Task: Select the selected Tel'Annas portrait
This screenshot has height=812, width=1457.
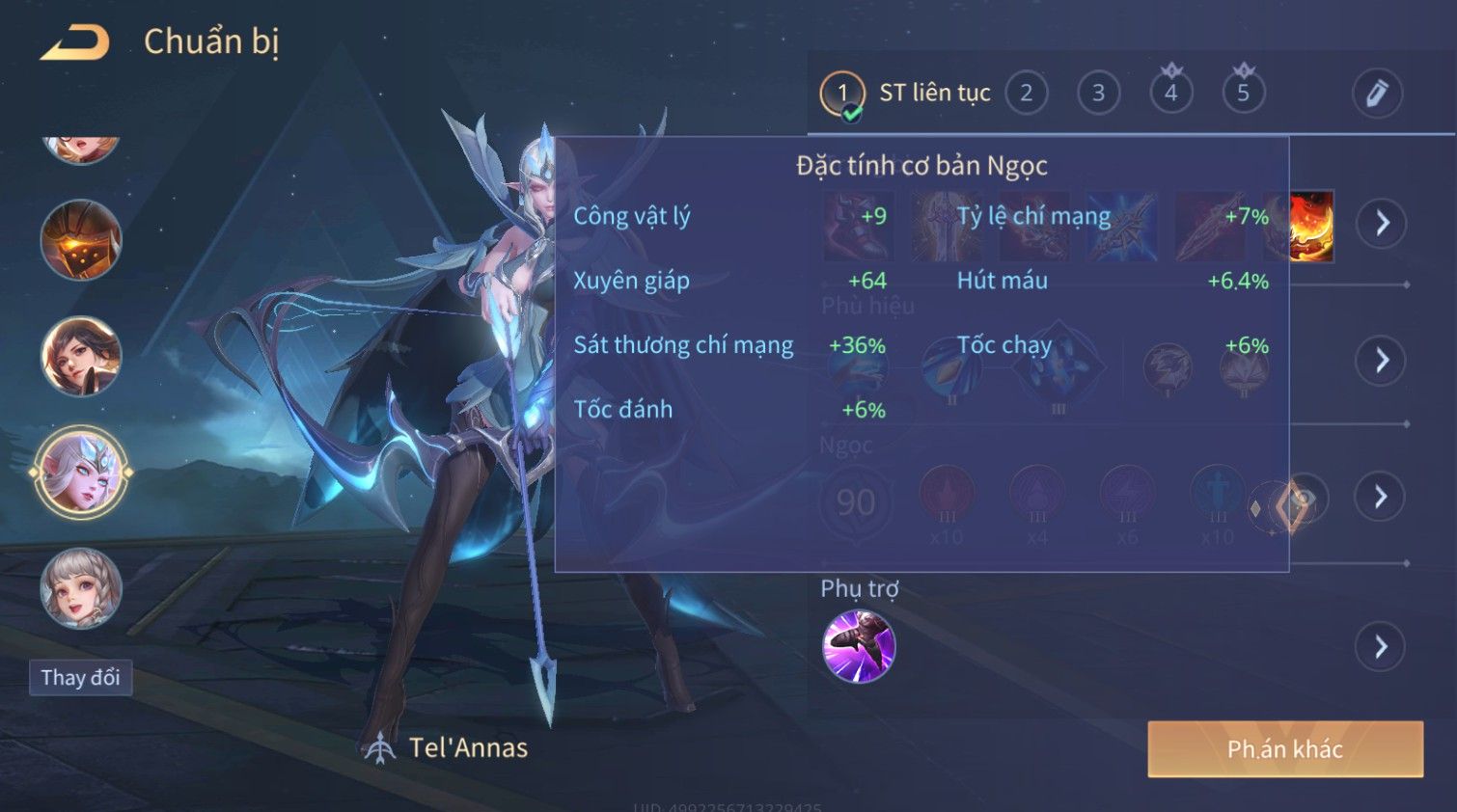Action: [x=81, y=473]
